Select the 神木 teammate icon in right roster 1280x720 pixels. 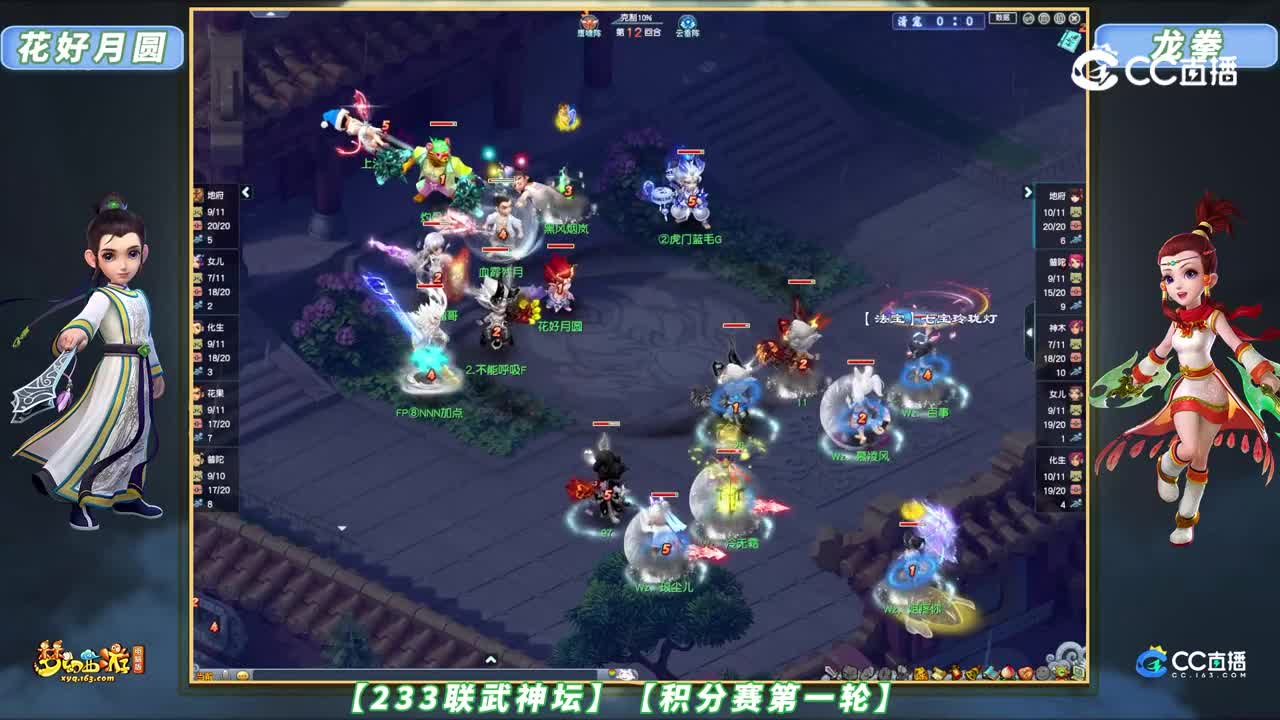click(x=1075, y=328)
